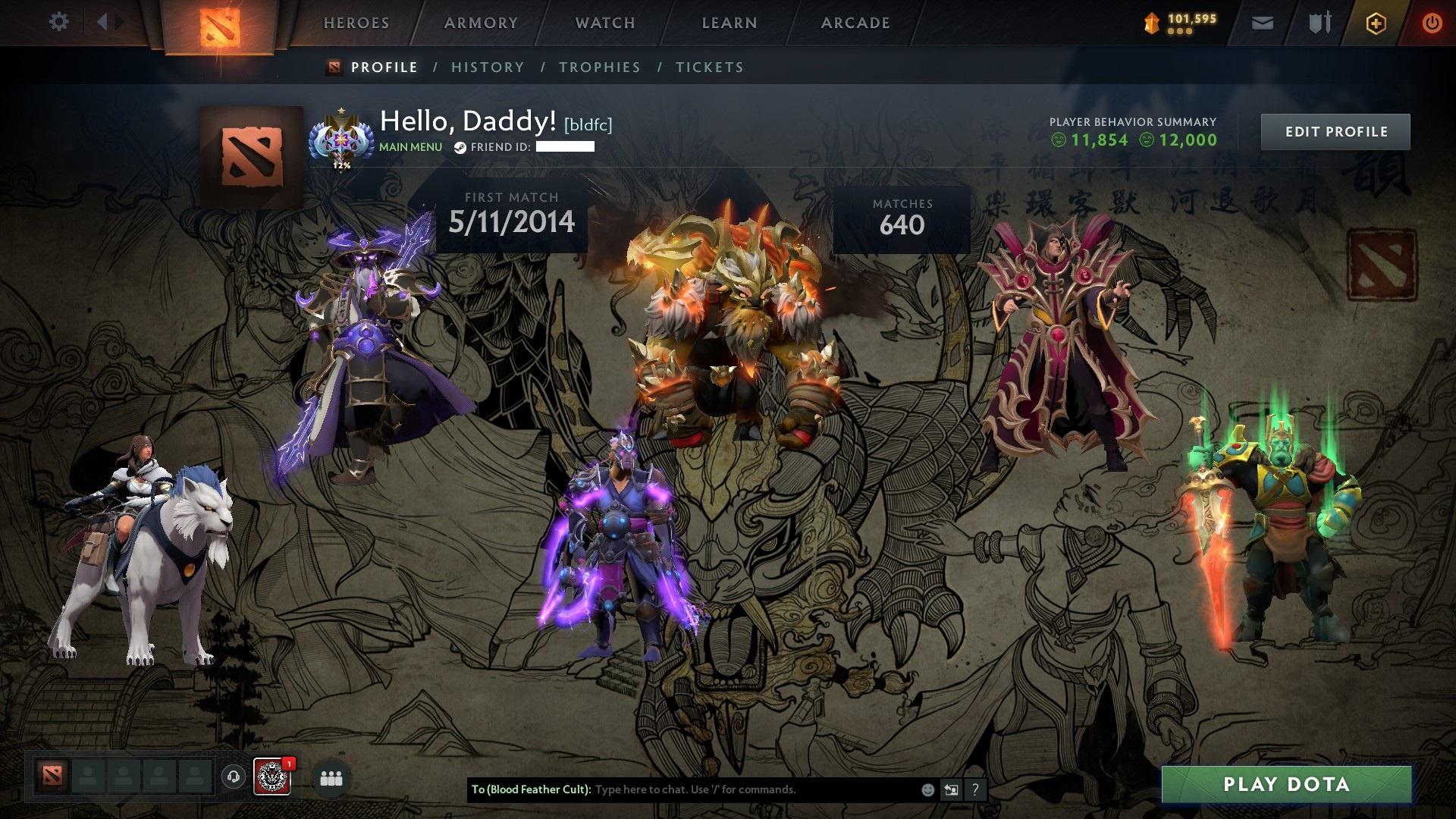The width and height of the screenshot is (1456, 819).
Task: Open the Watch section
Action: point(605,23)
